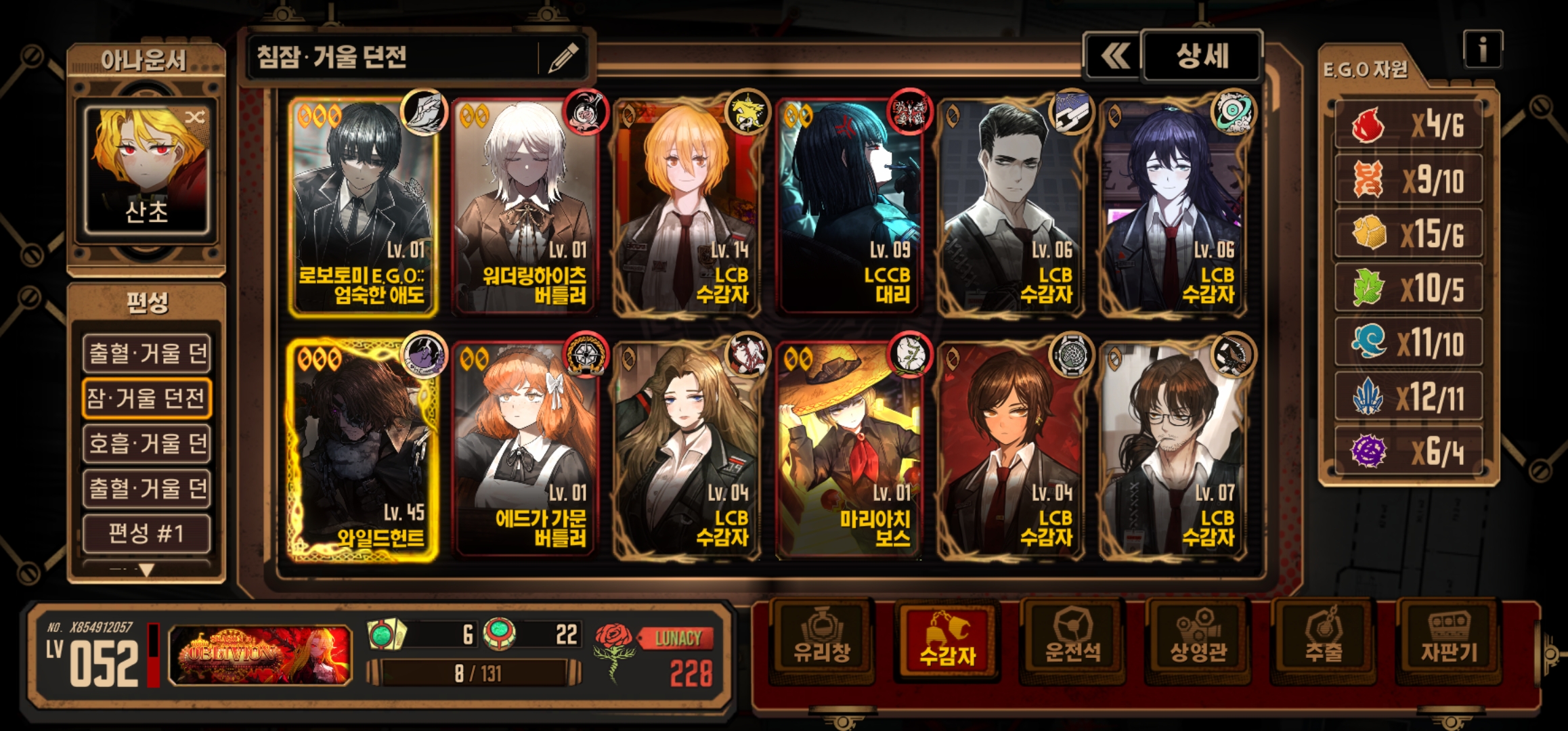This screenshot has height=731, width=1568.
Task: Open the info button
Action: (x=1482, y=49)
